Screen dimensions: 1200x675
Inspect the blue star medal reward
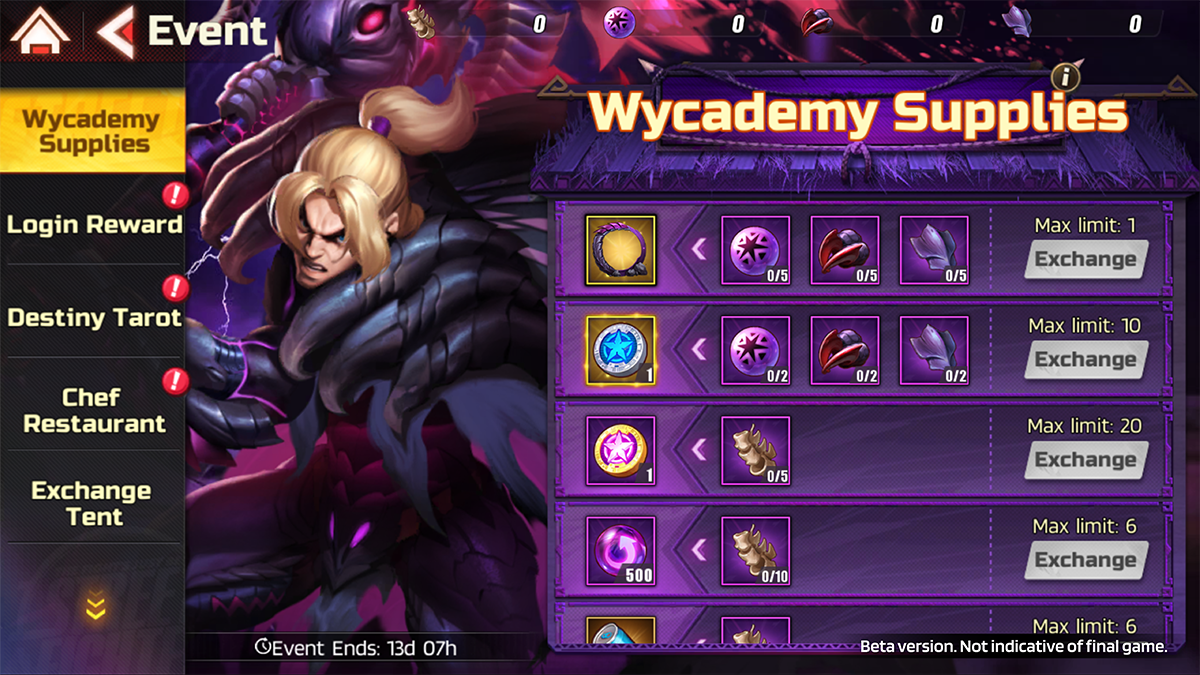click(x=620, y=350)
